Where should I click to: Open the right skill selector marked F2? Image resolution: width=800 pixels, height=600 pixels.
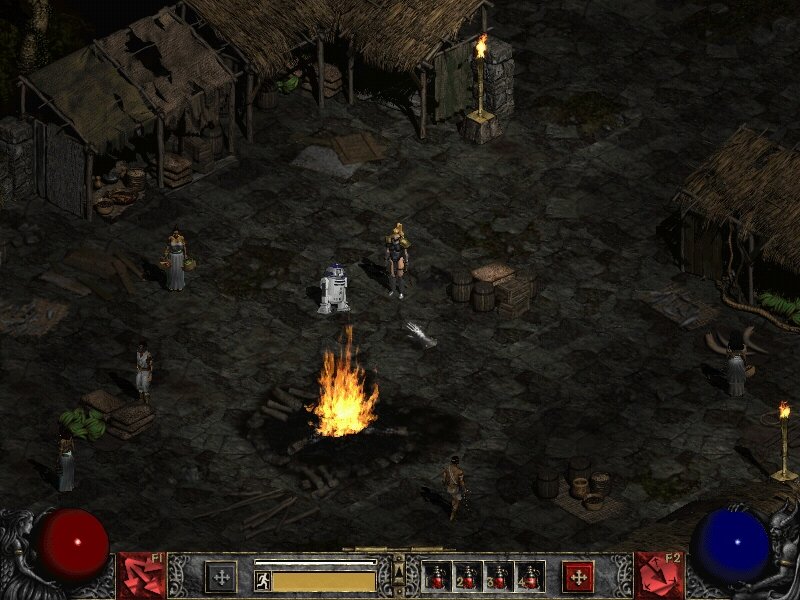659,576
